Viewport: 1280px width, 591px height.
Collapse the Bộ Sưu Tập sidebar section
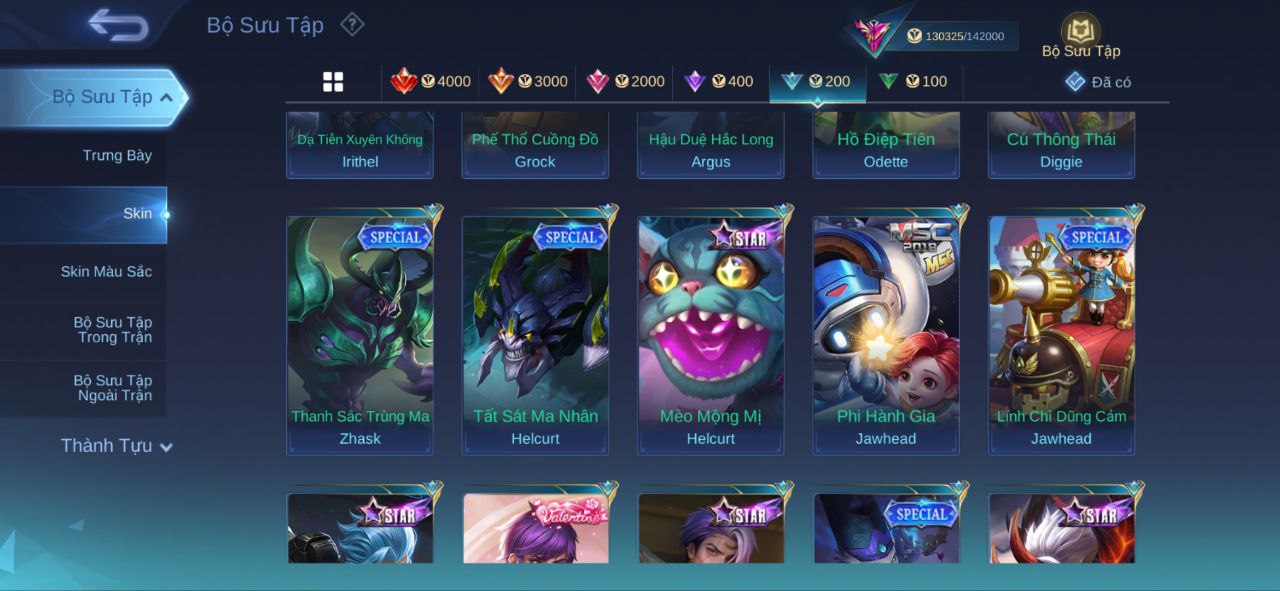pos(166,97)
